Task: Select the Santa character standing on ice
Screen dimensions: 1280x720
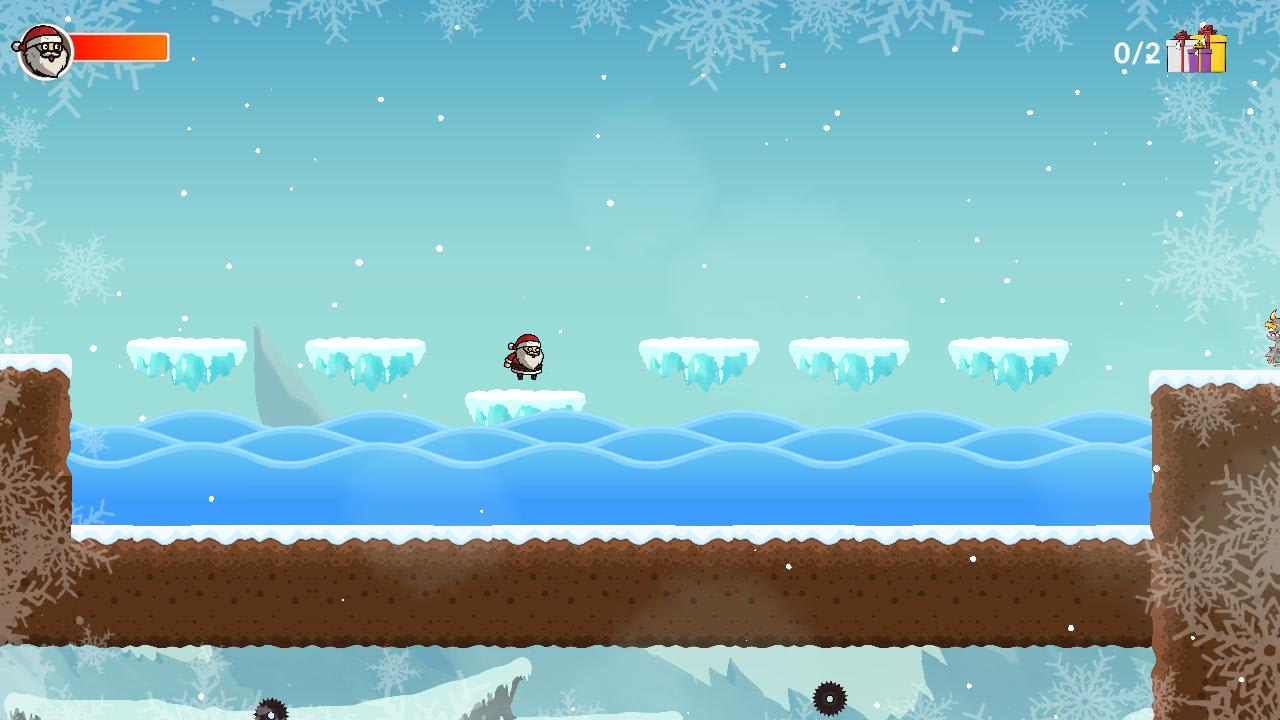Action: [x=524, y=356]
